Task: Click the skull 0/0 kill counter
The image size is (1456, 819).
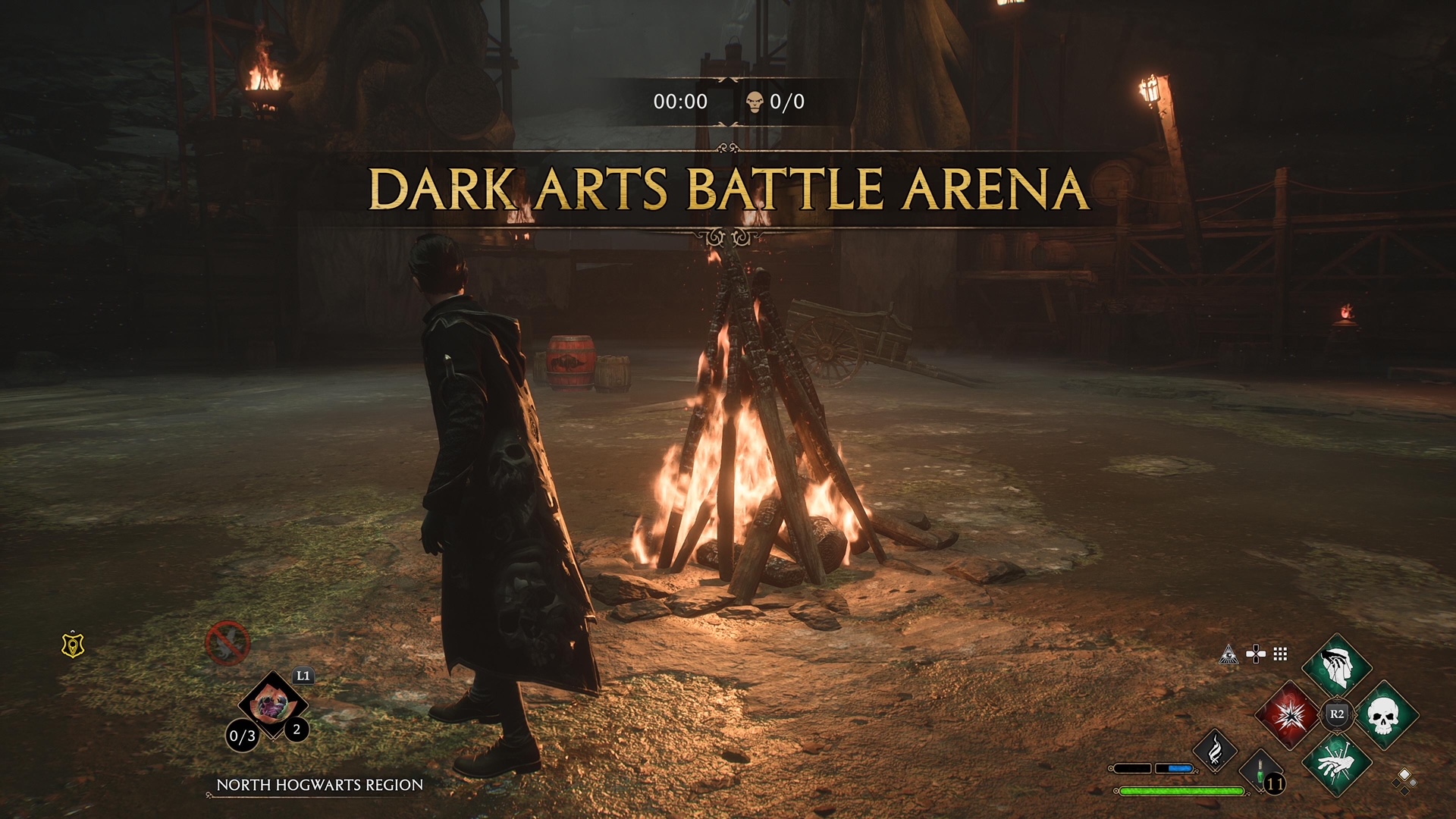Action: (x=773, y=99)
